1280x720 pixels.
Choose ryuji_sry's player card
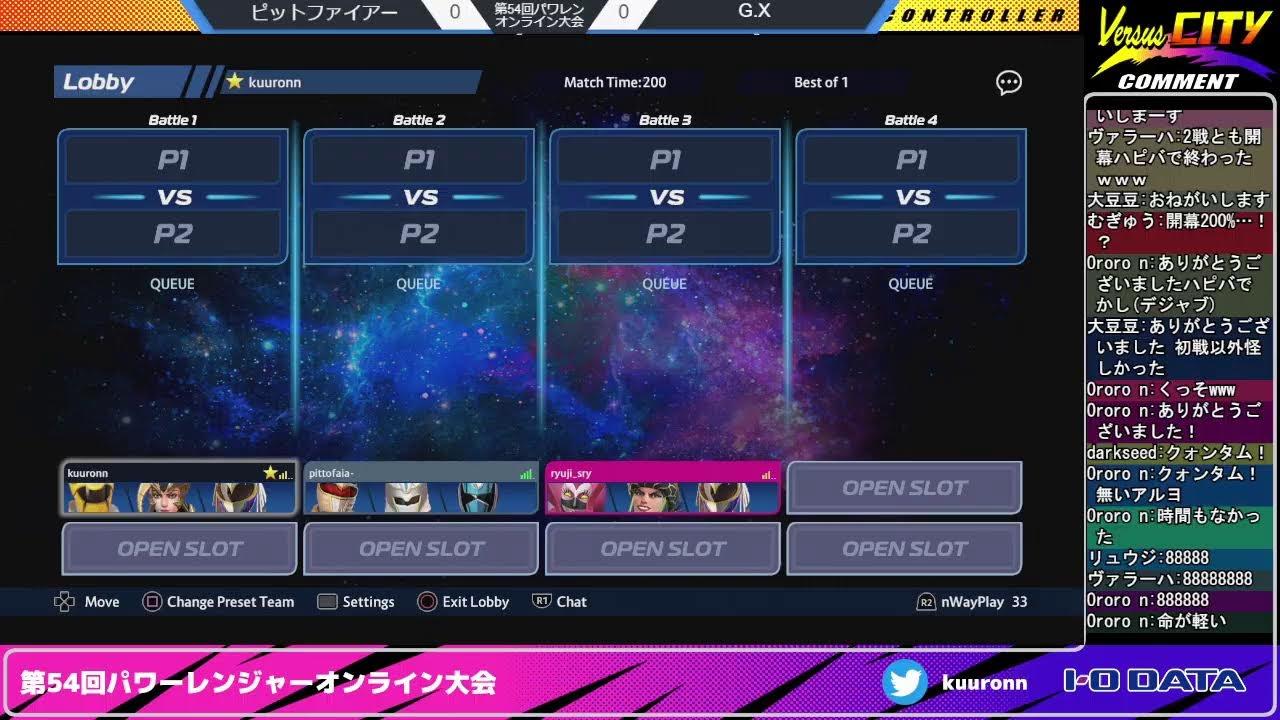[662, 488]
